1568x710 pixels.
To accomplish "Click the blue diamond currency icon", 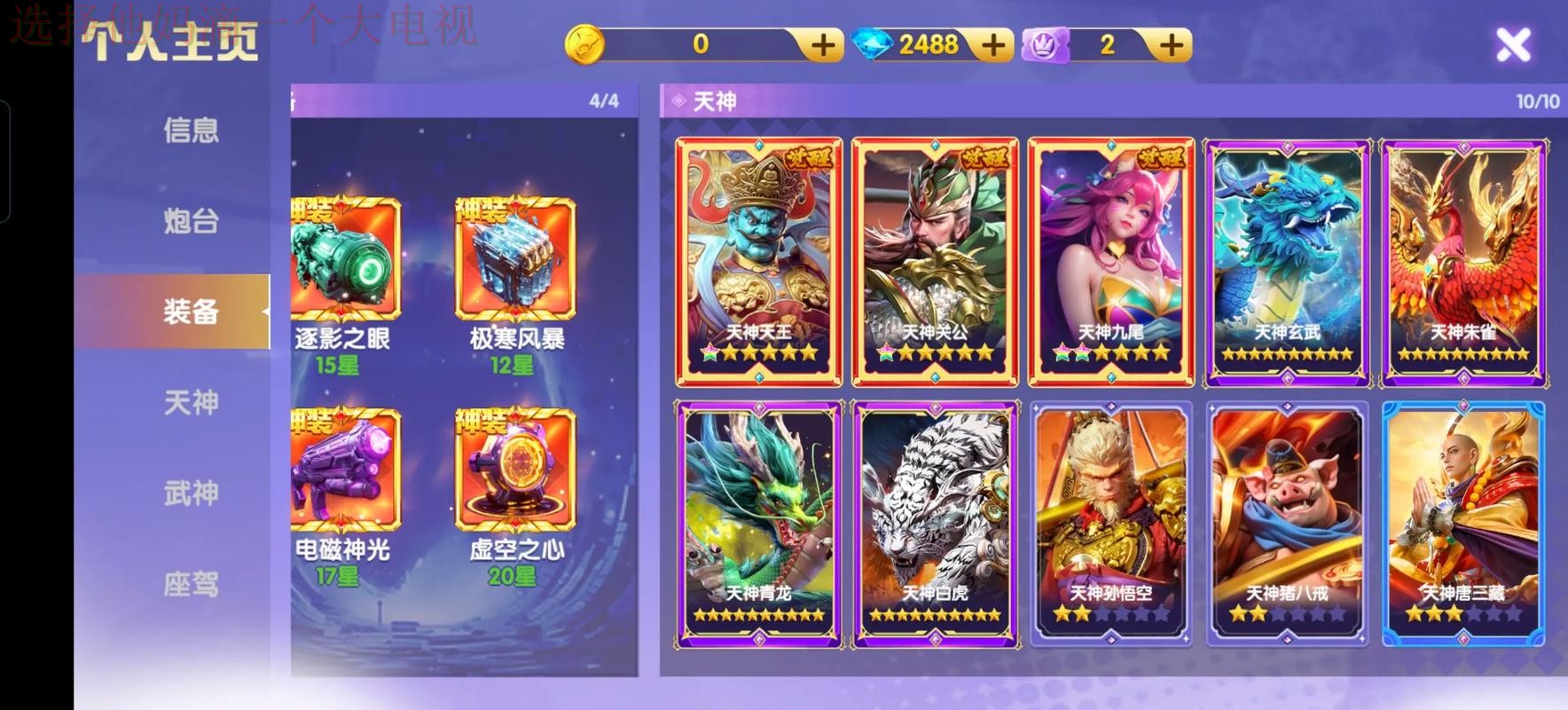I will coord(871,43).
